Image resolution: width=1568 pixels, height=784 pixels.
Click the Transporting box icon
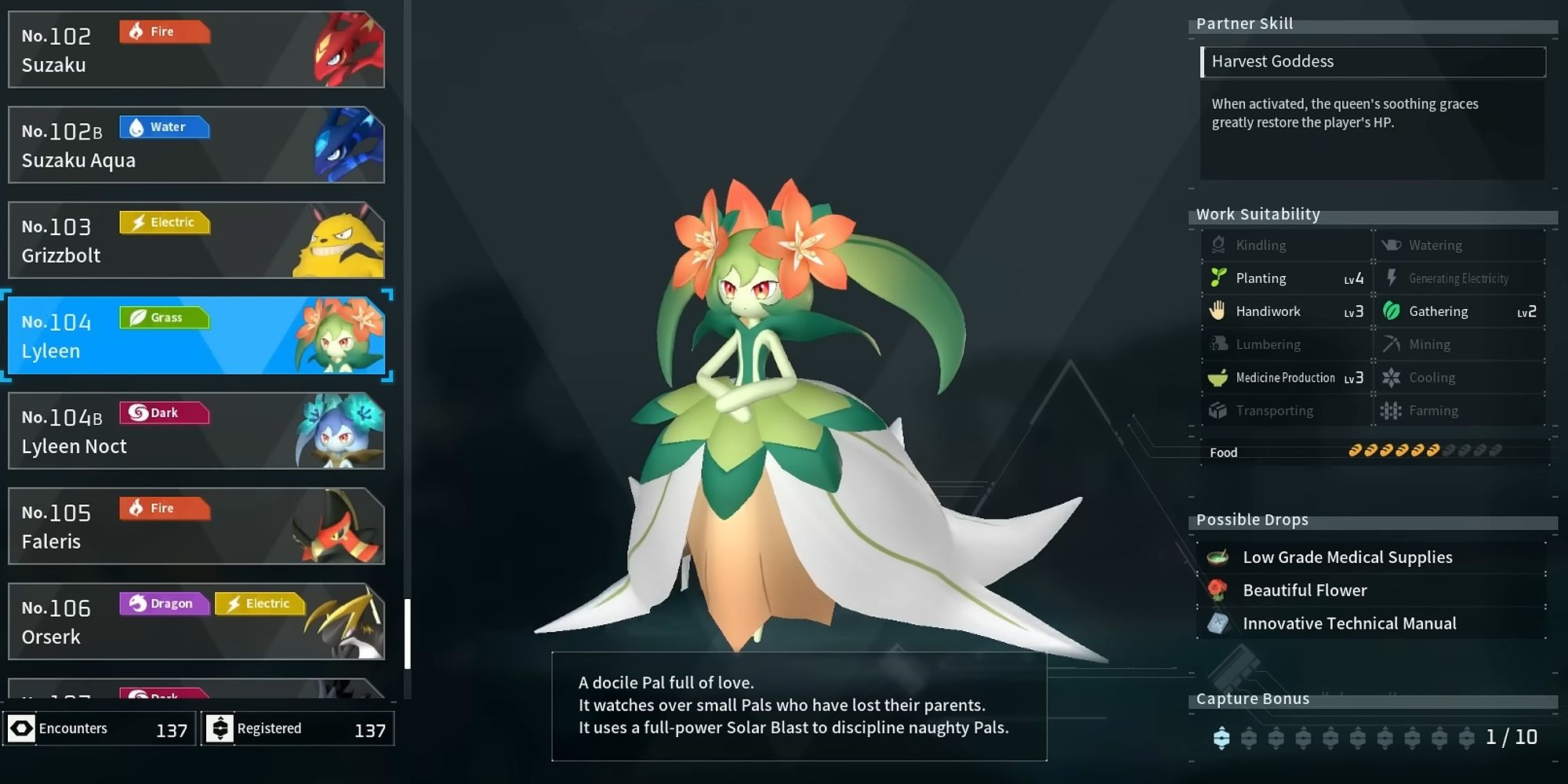pos(1218,410)
